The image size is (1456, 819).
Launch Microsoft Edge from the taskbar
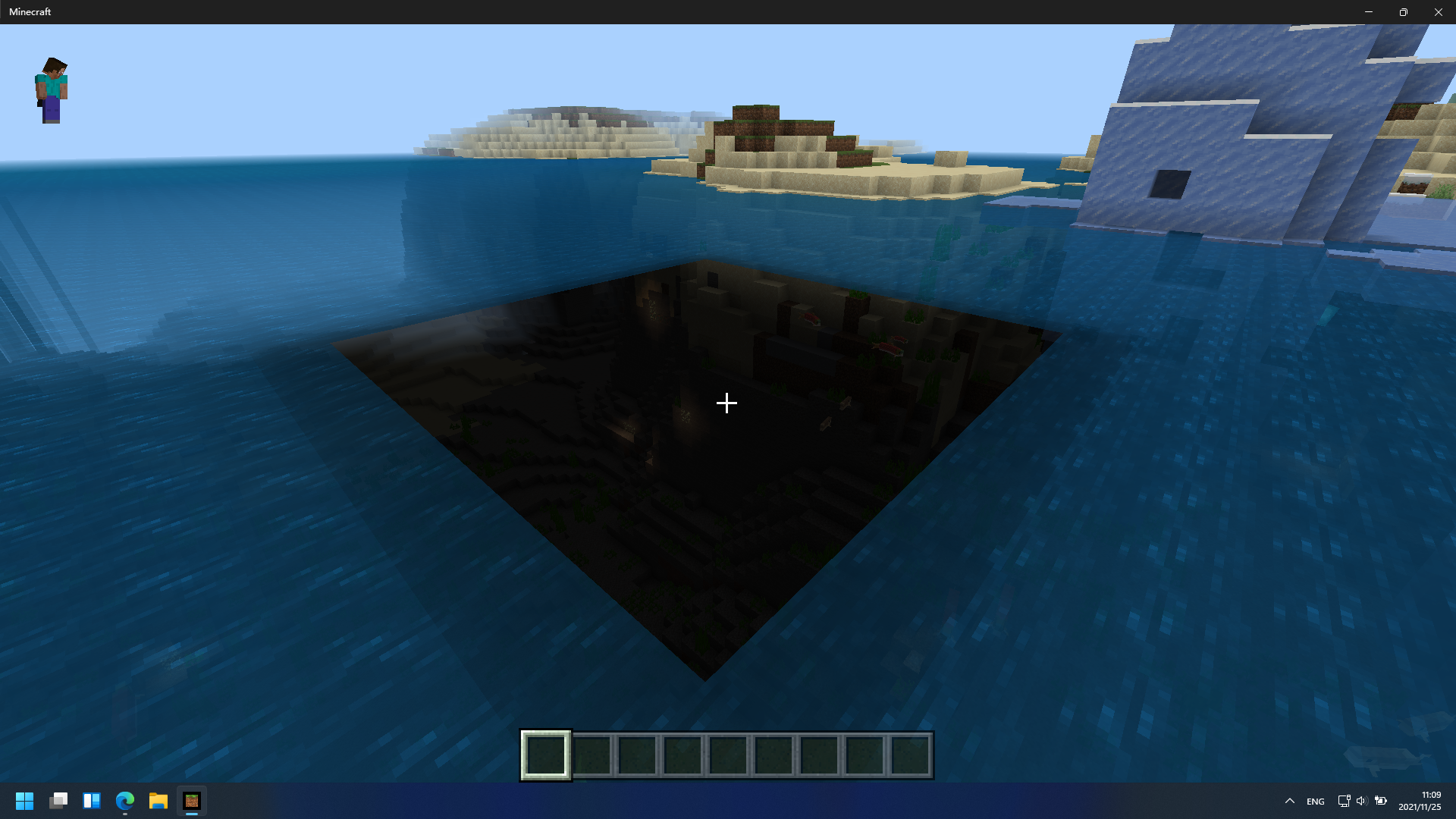point(124,801)
